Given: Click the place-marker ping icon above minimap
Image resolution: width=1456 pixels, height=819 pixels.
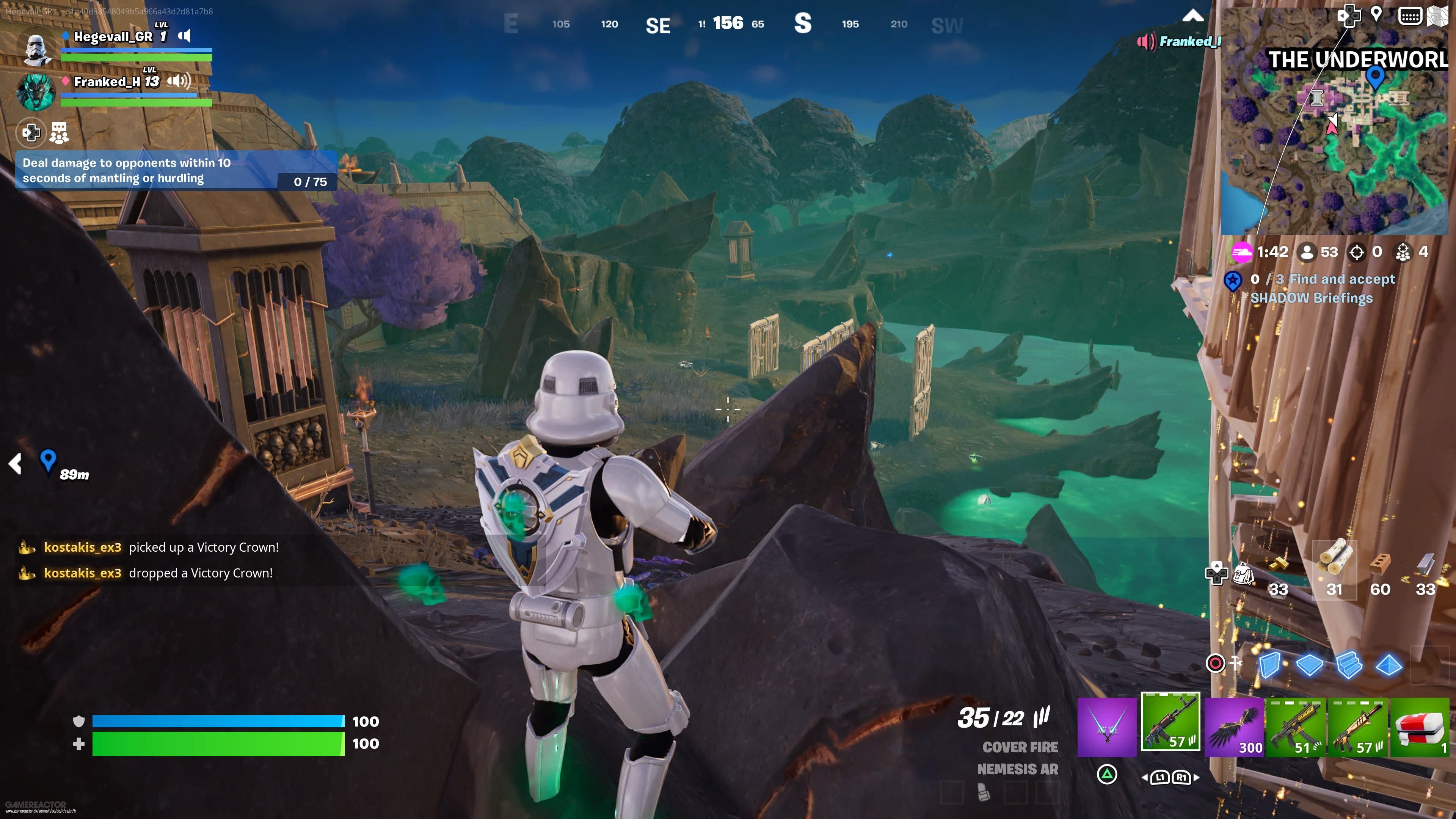Looking at the screenshot, I should click(1376, 15).
